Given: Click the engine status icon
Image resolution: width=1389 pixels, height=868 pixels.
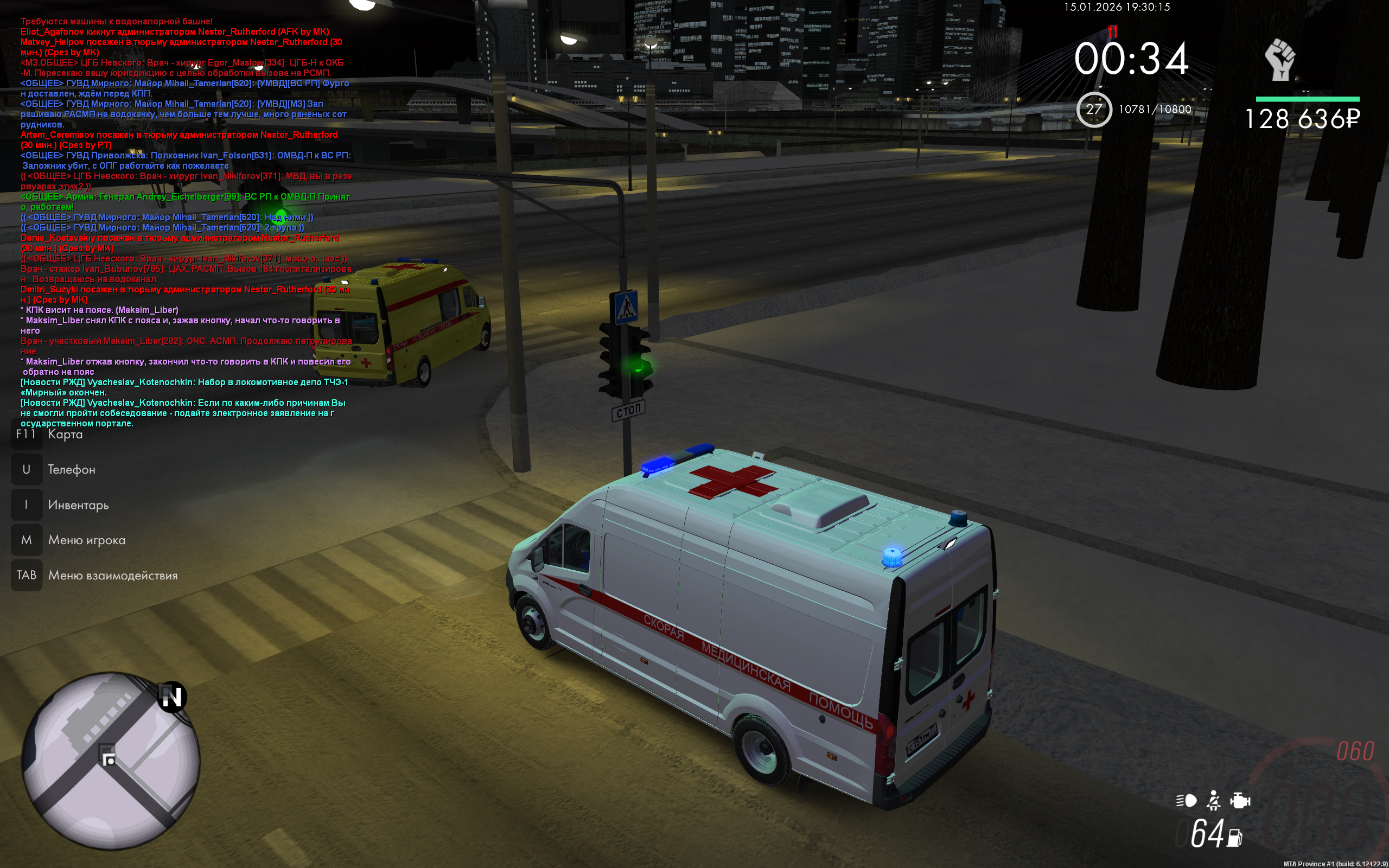Looking at the screenshot, I should click(1240, 800).
